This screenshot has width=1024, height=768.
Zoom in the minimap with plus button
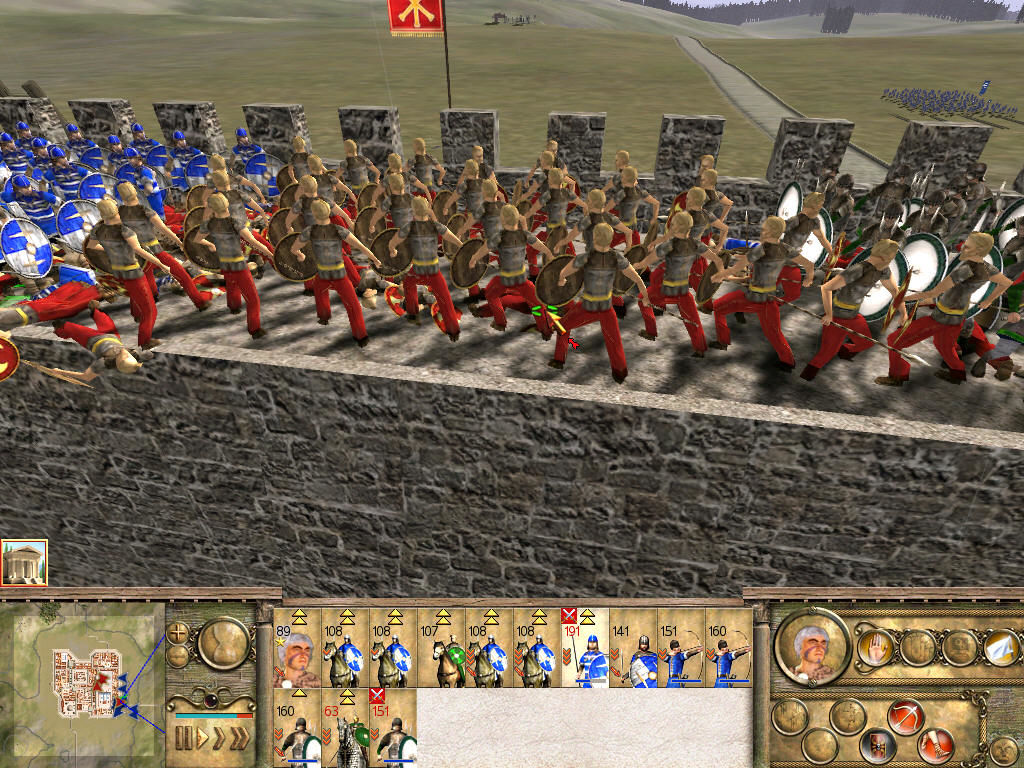[178, 633]
